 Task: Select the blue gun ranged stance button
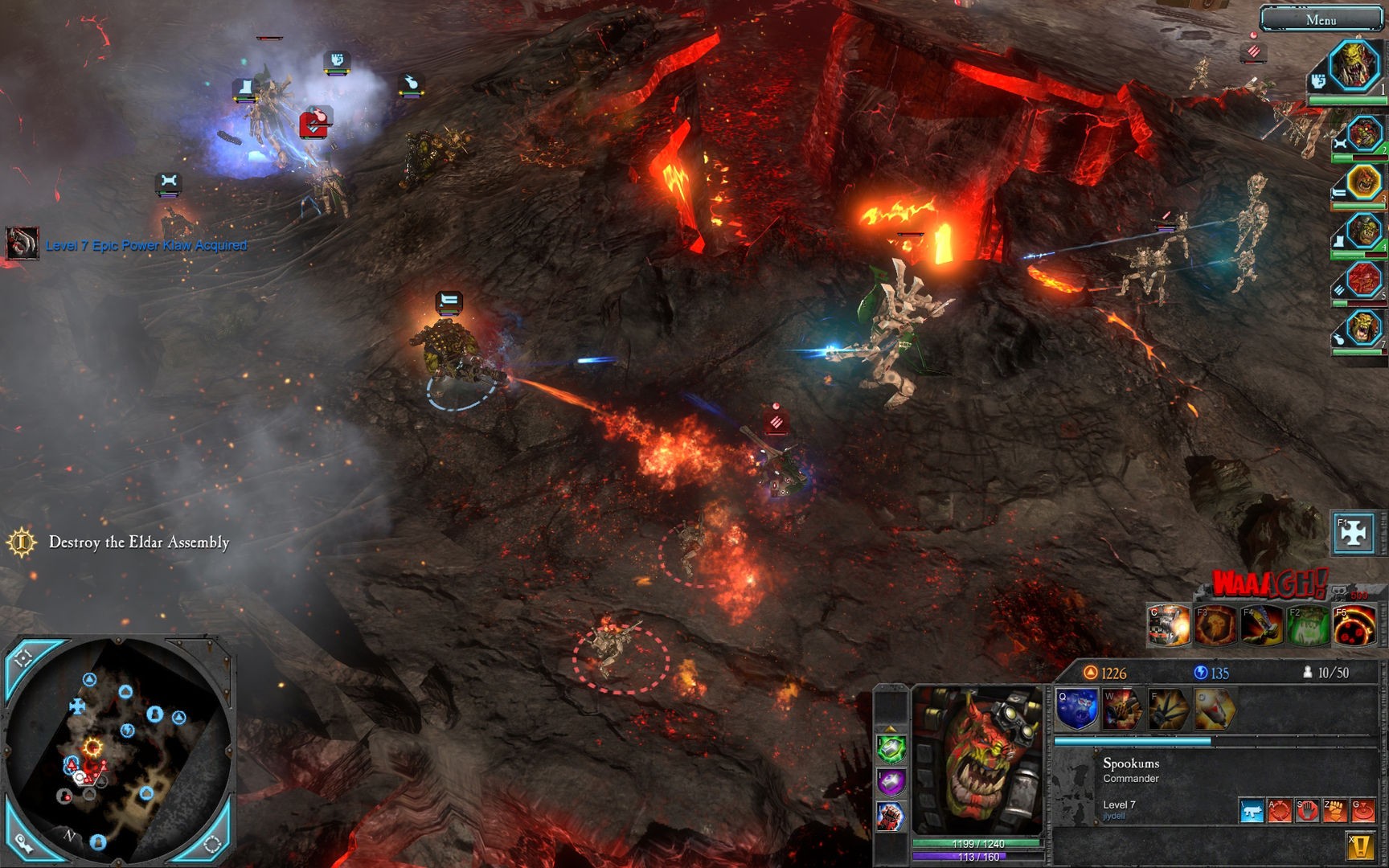point(1252,811)
